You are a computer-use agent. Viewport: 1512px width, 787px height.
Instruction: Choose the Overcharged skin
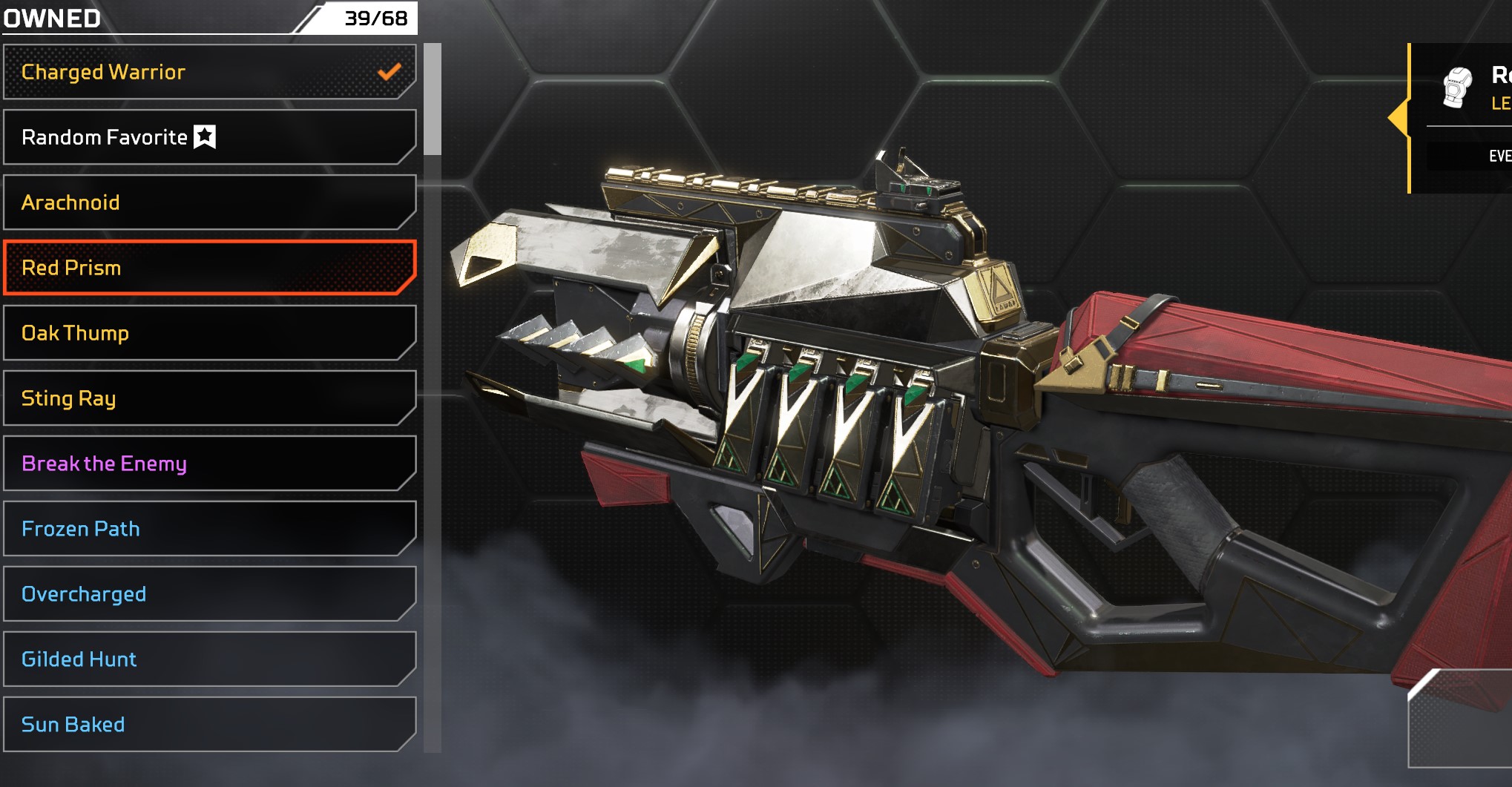(x=209, y=594)
